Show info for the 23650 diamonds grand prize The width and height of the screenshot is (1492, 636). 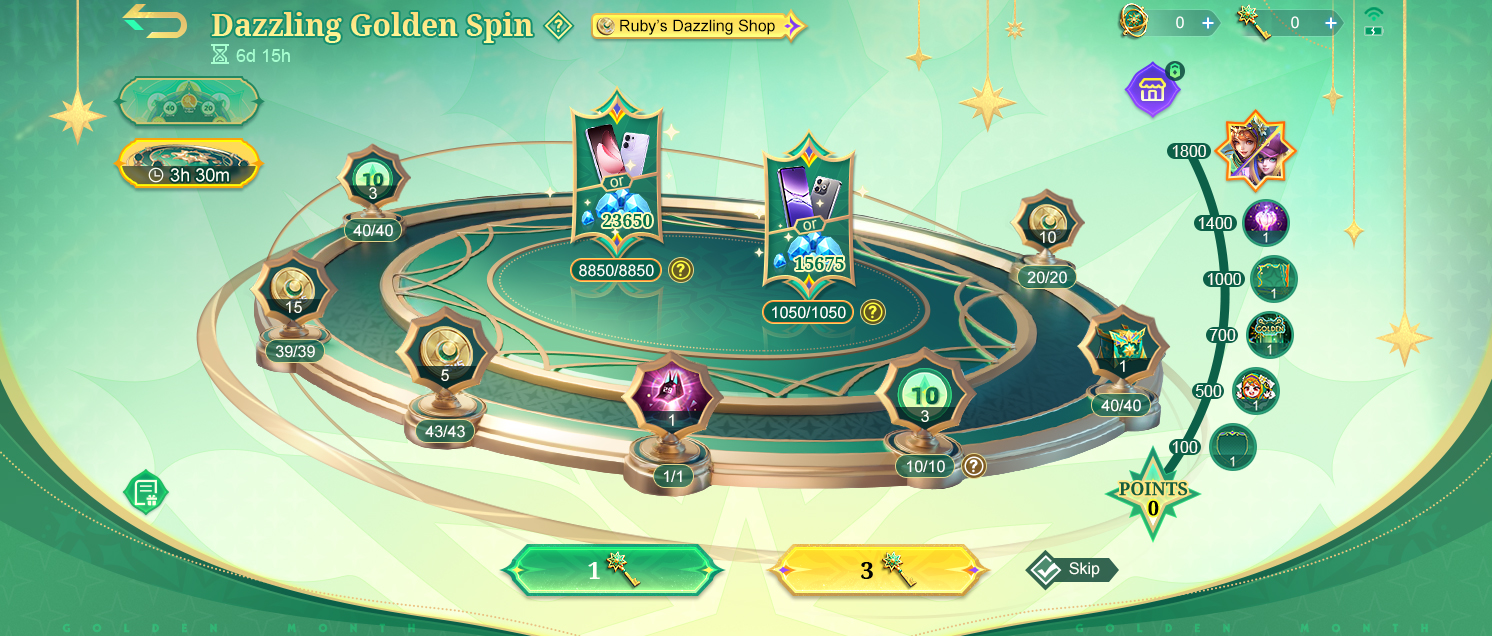point(681,269)
